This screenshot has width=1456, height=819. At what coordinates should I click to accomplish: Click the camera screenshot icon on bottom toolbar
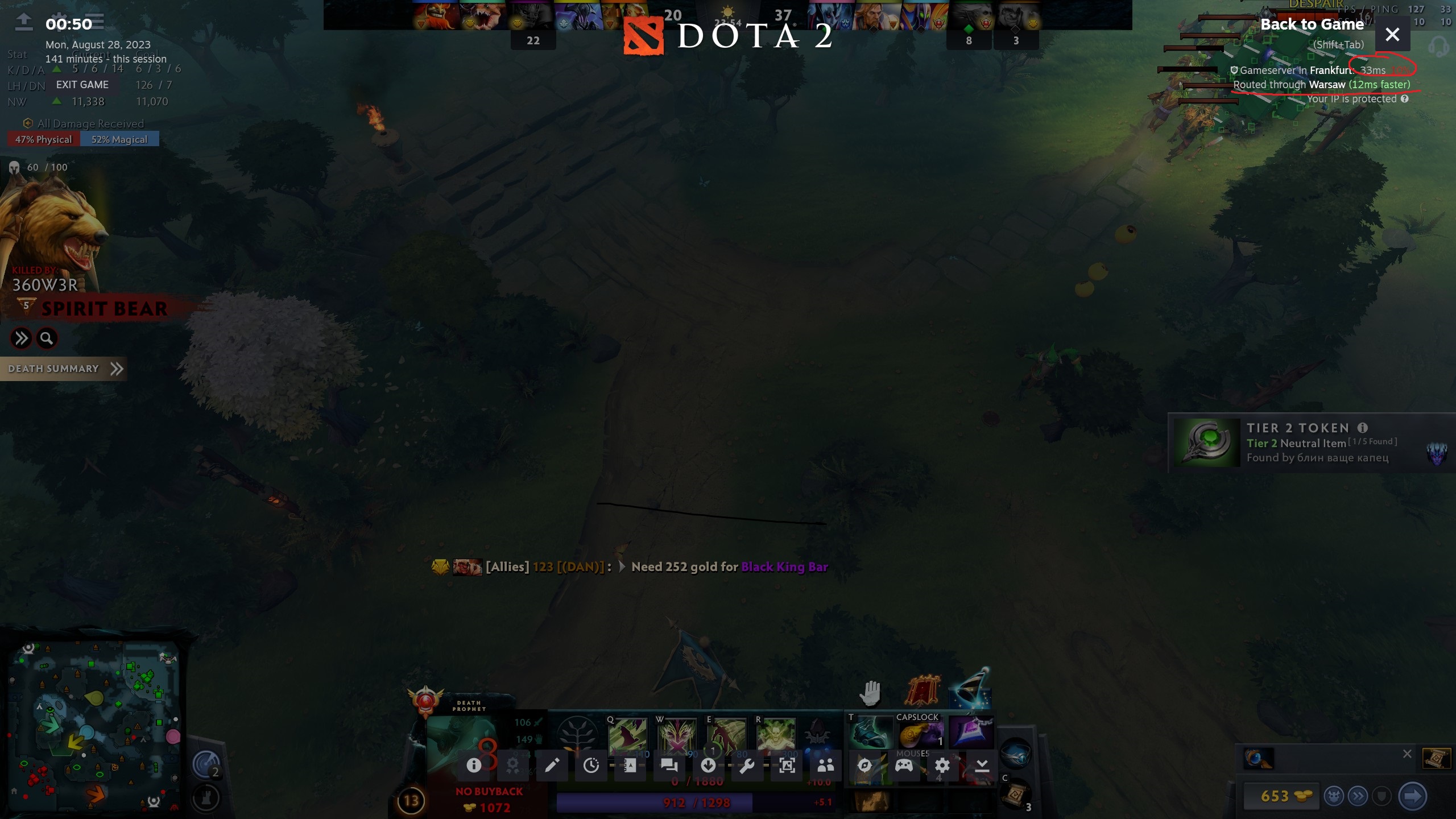(x=788, y=765)
